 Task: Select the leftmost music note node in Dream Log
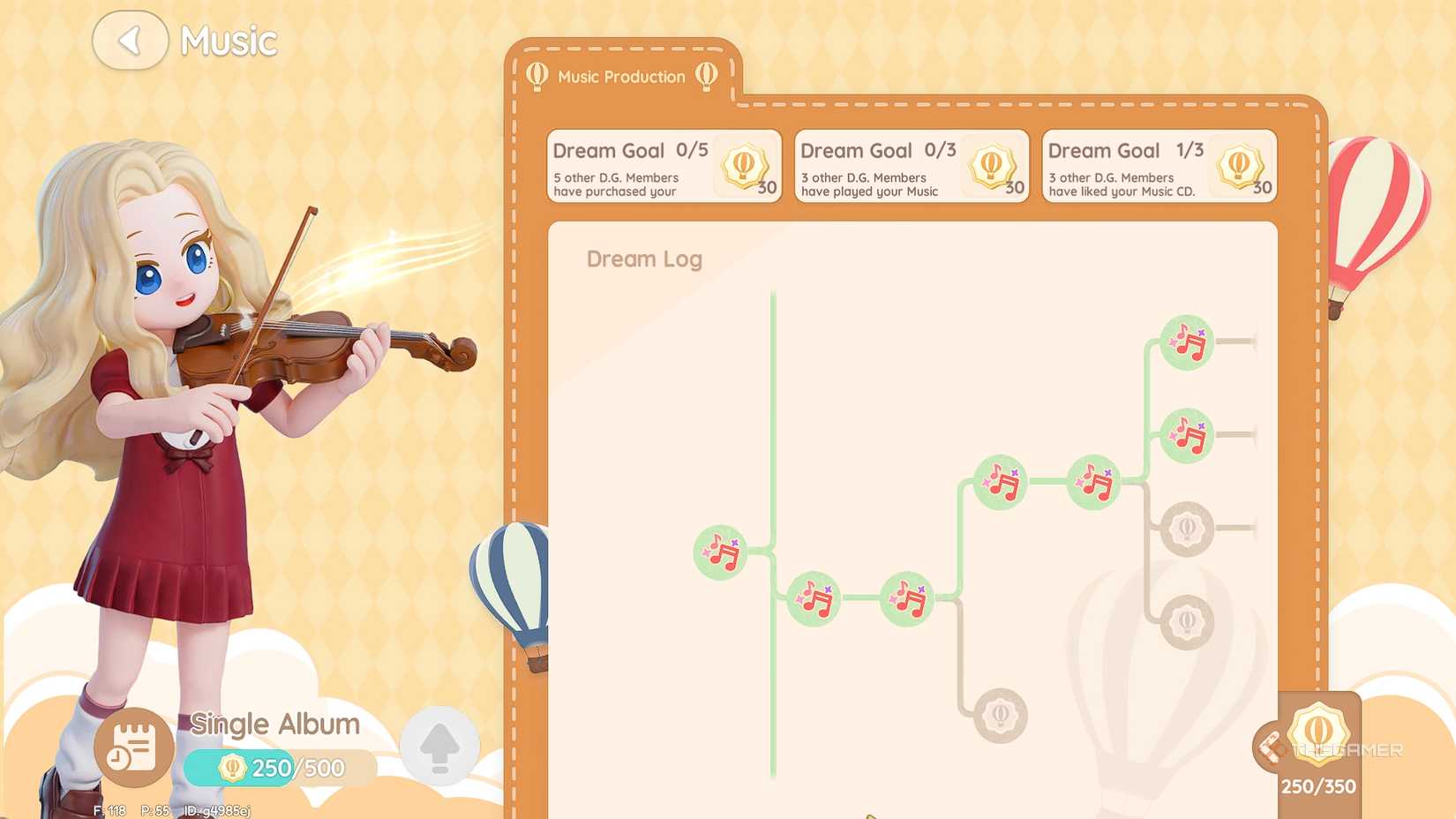[x=720, y=554]
